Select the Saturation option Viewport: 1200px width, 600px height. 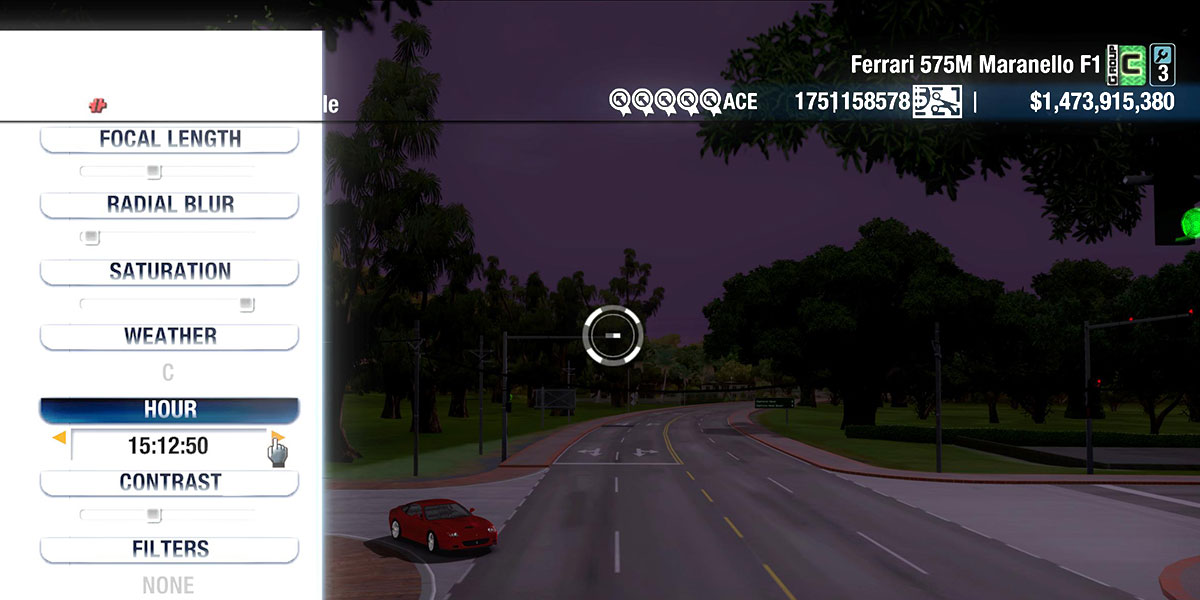[169, 271]
